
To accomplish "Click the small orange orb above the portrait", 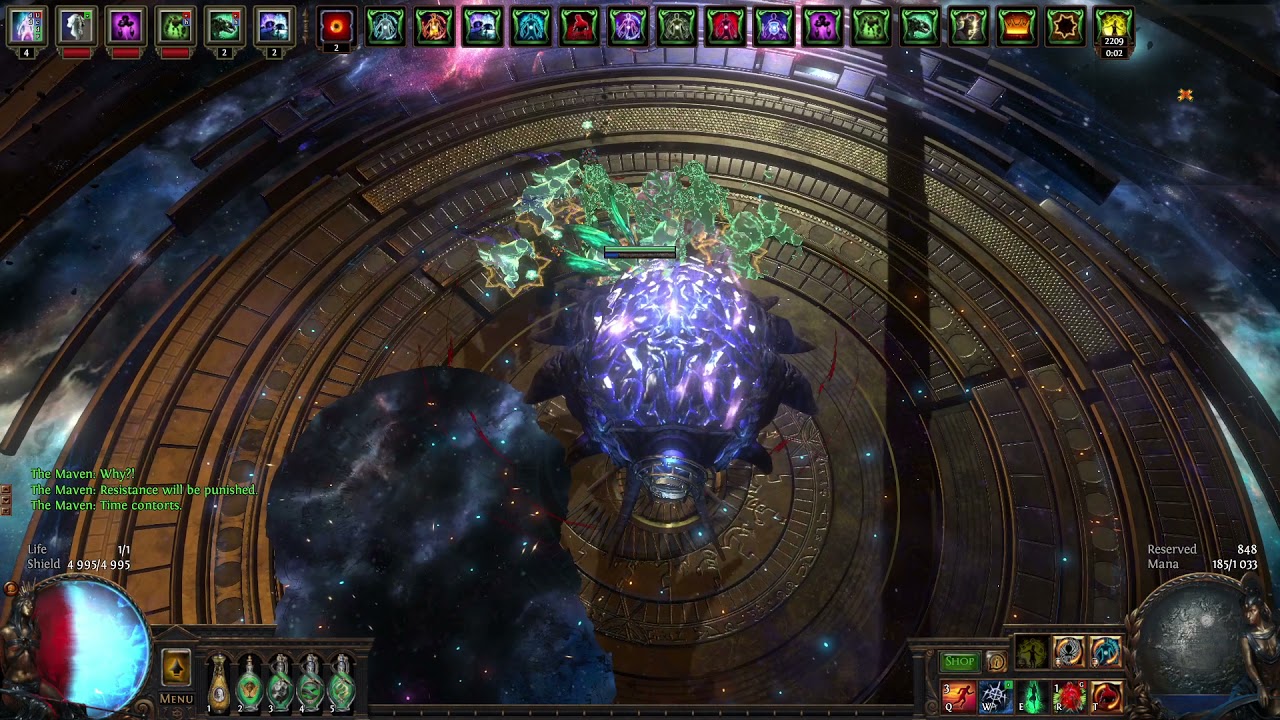I will point(10,589).
